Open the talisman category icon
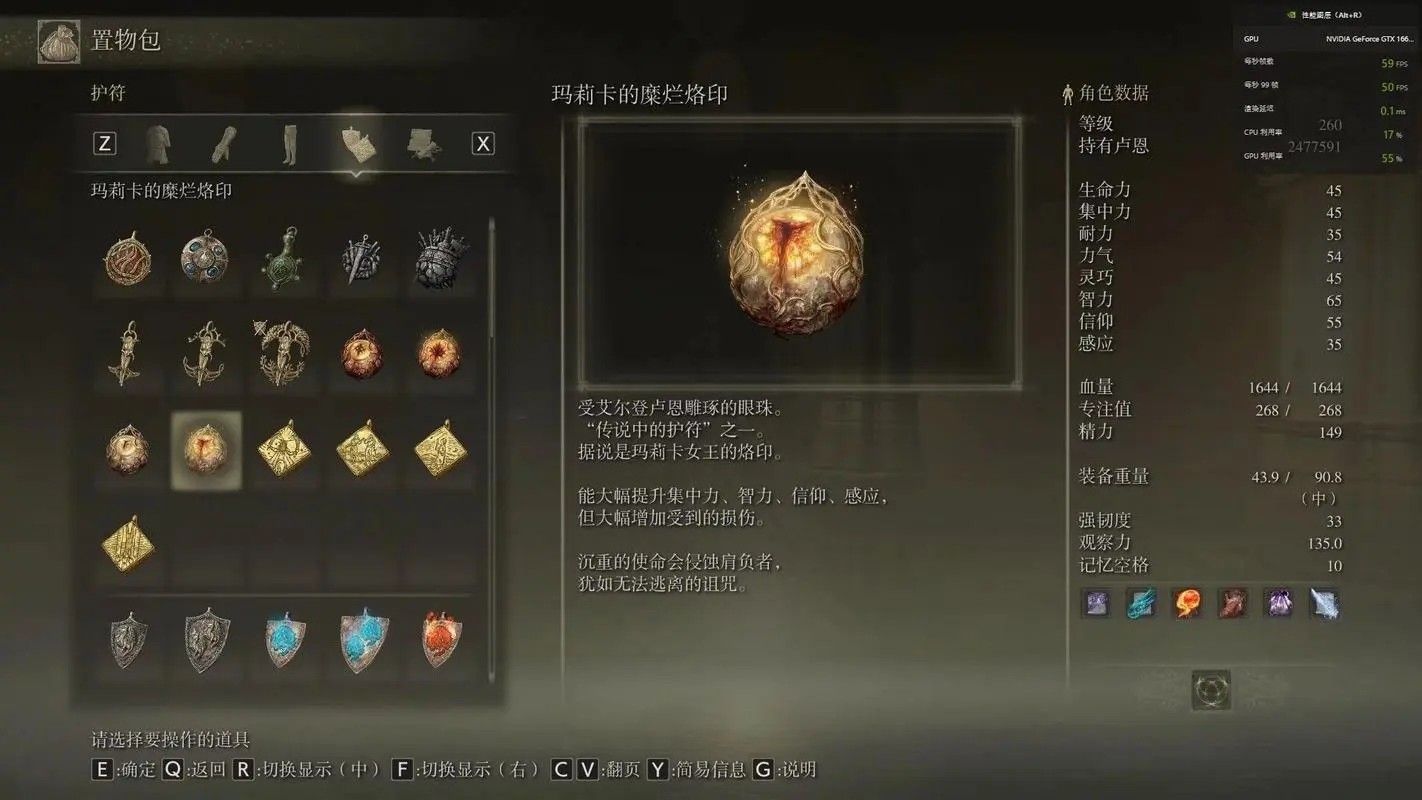Viewport: 1422px width, 800px height. [x=356, y=143]
